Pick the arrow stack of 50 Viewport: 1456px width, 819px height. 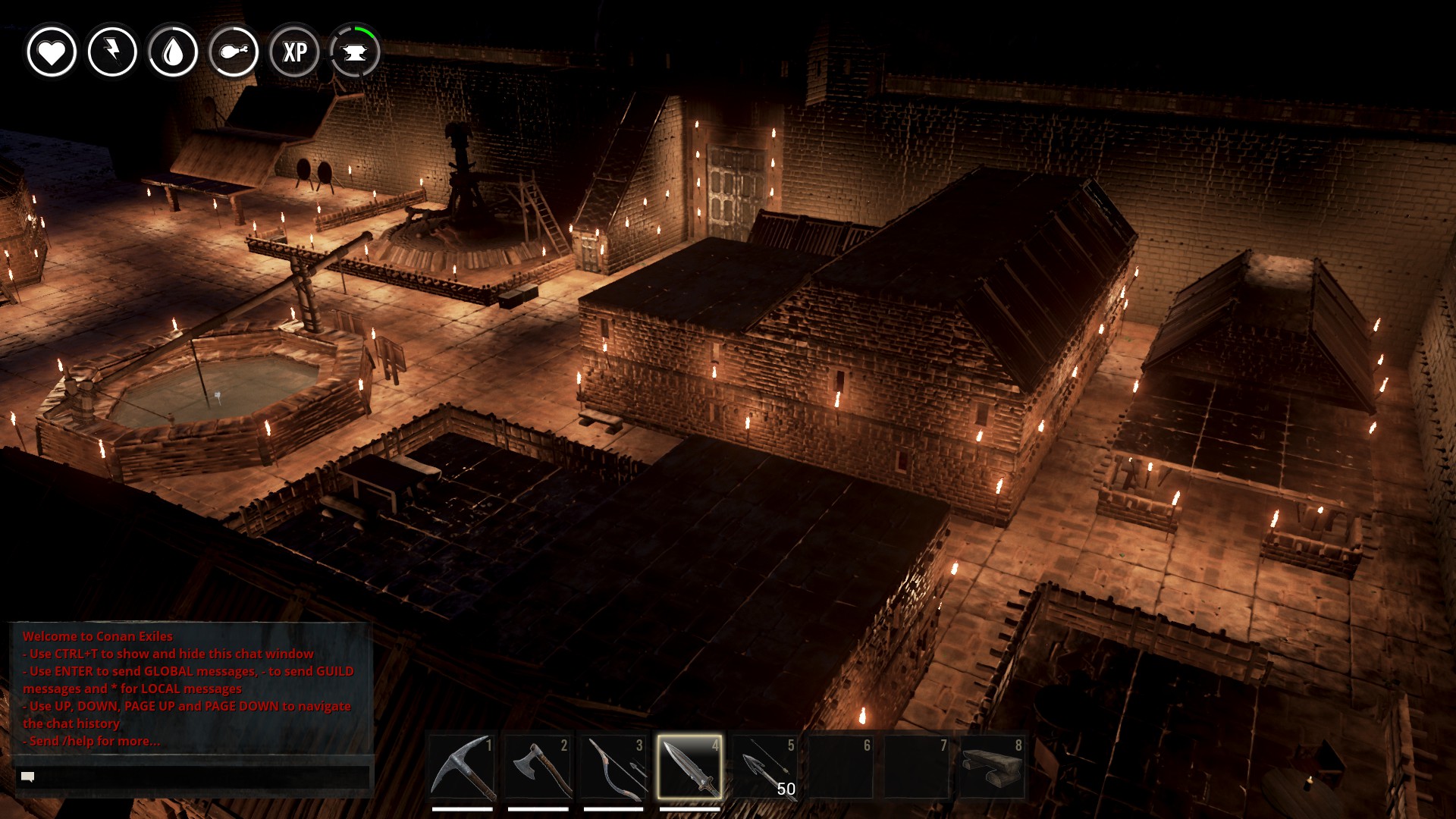tap(765, 767)
